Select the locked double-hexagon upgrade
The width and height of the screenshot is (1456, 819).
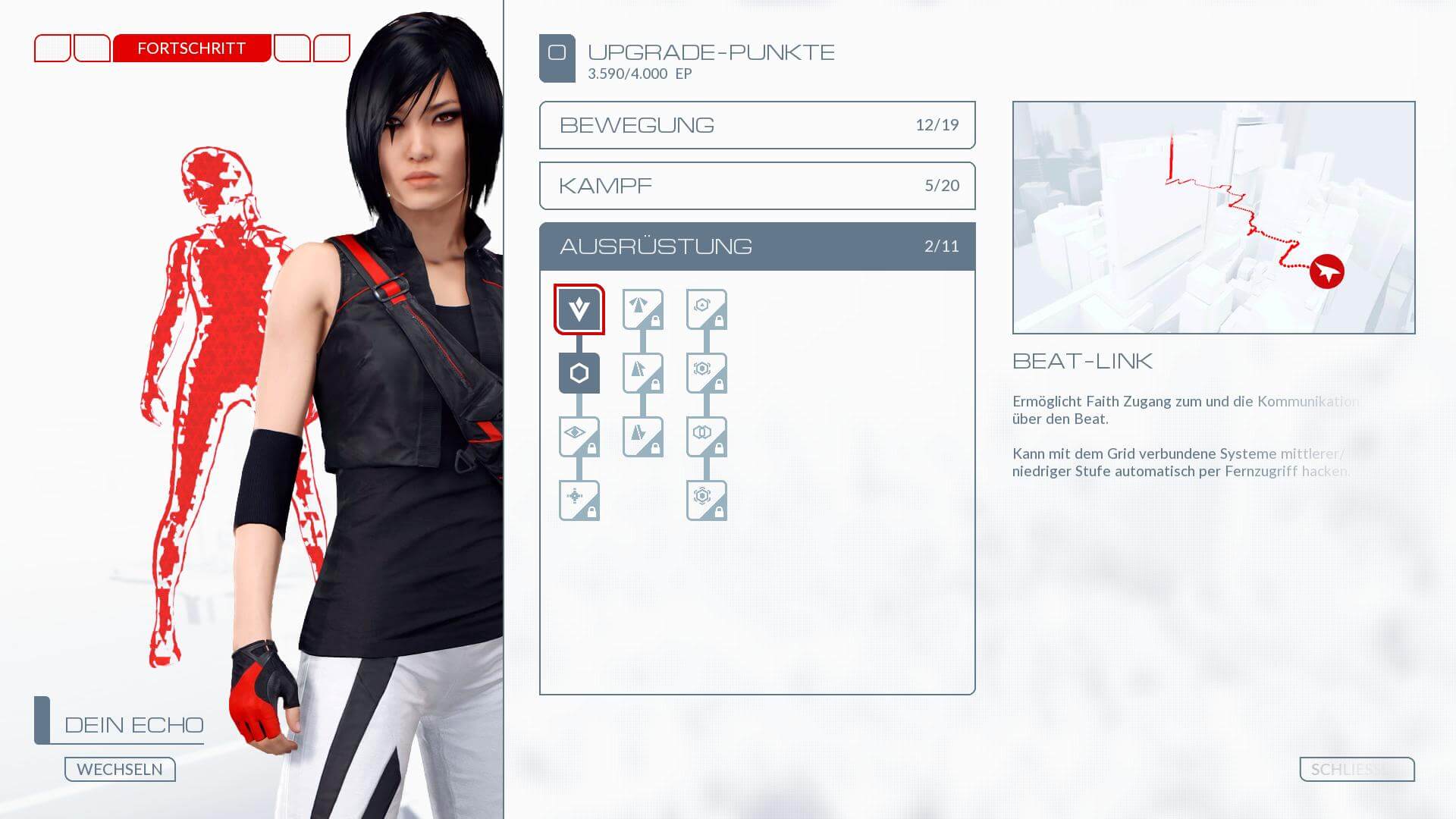tap(706, 437)
